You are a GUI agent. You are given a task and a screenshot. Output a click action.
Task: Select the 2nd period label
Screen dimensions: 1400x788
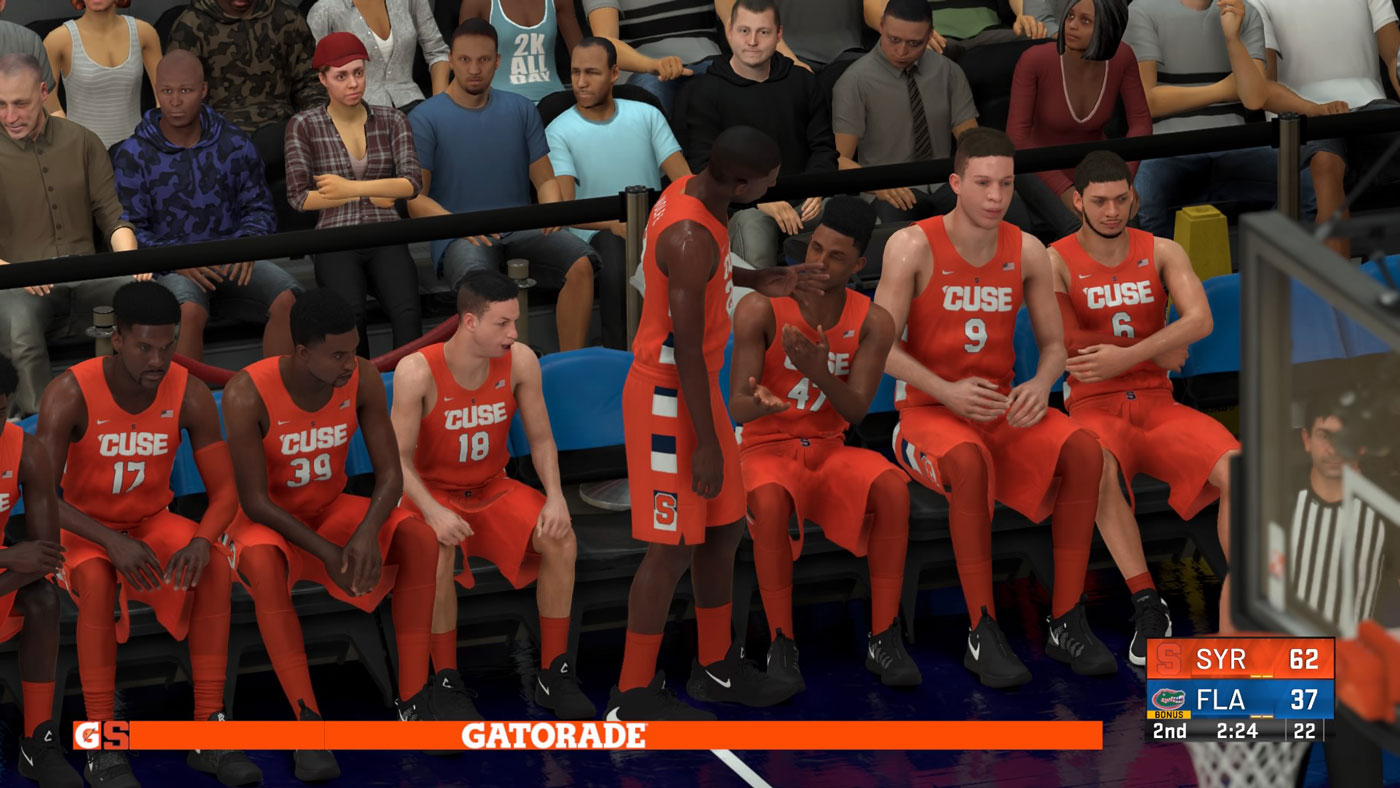(1169, 729)
